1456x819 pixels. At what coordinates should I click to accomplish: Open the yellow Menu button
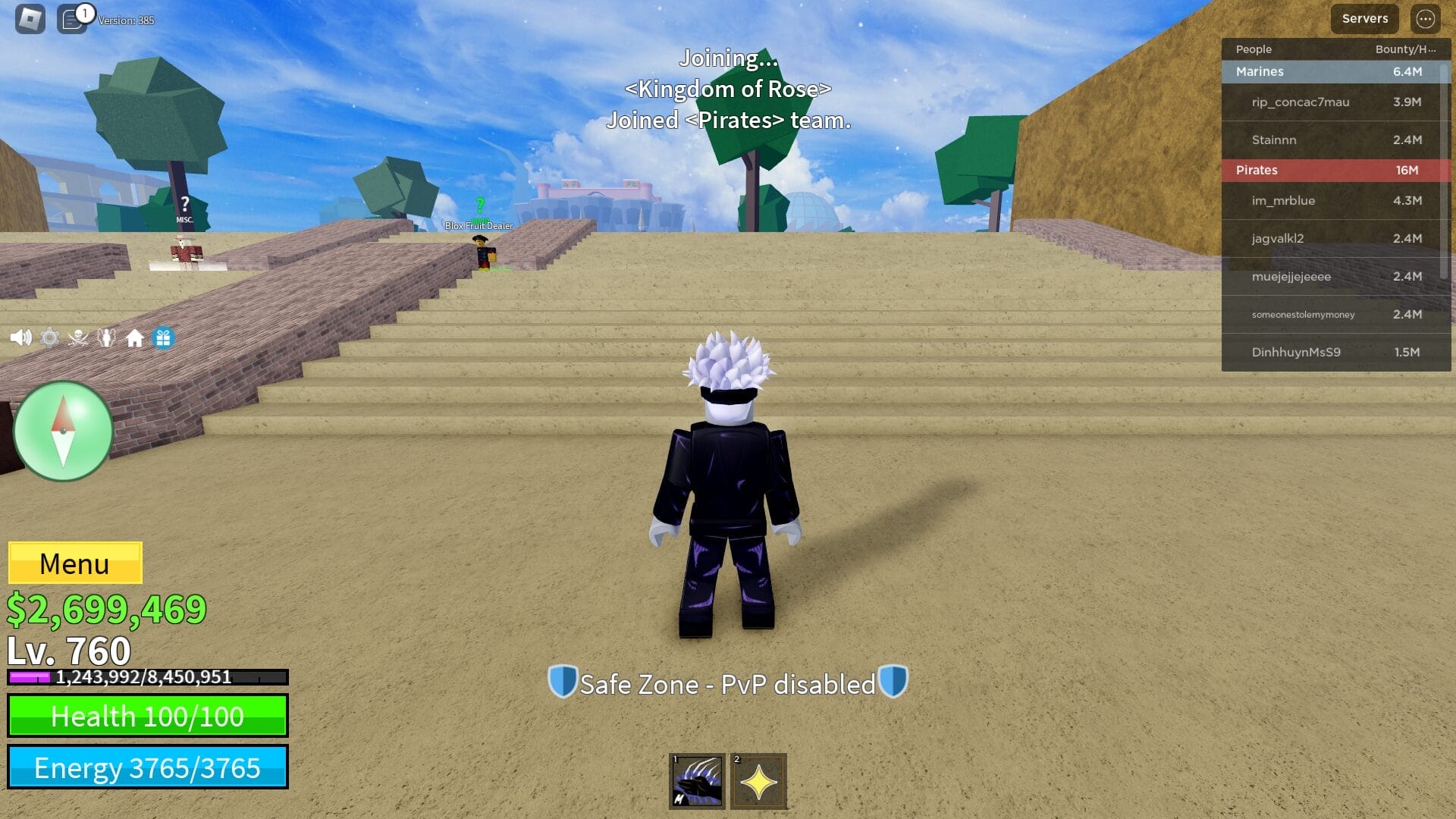click(74, 563)
